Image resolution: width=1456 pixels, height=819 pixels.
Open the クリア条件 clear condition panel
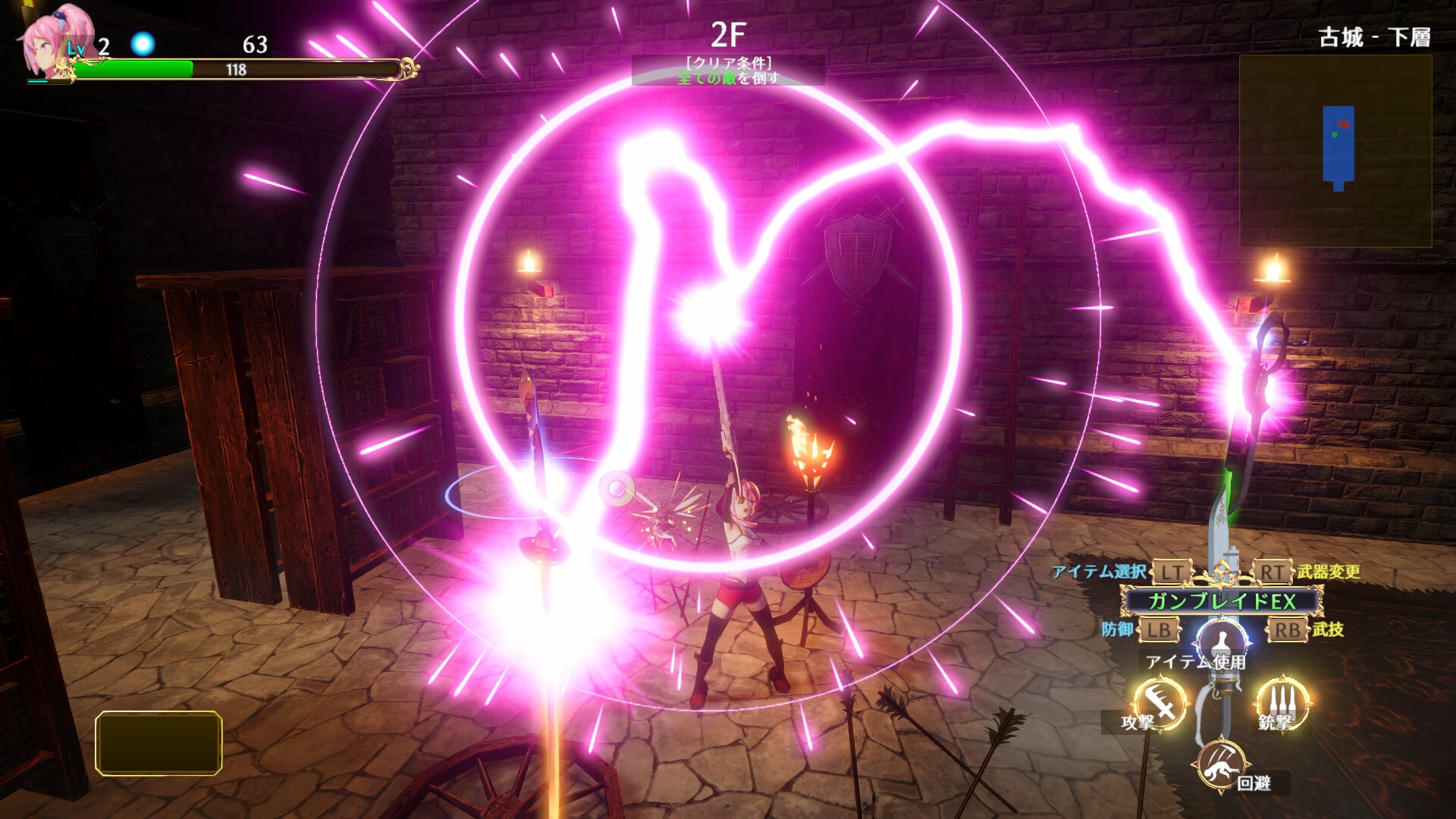730,63
